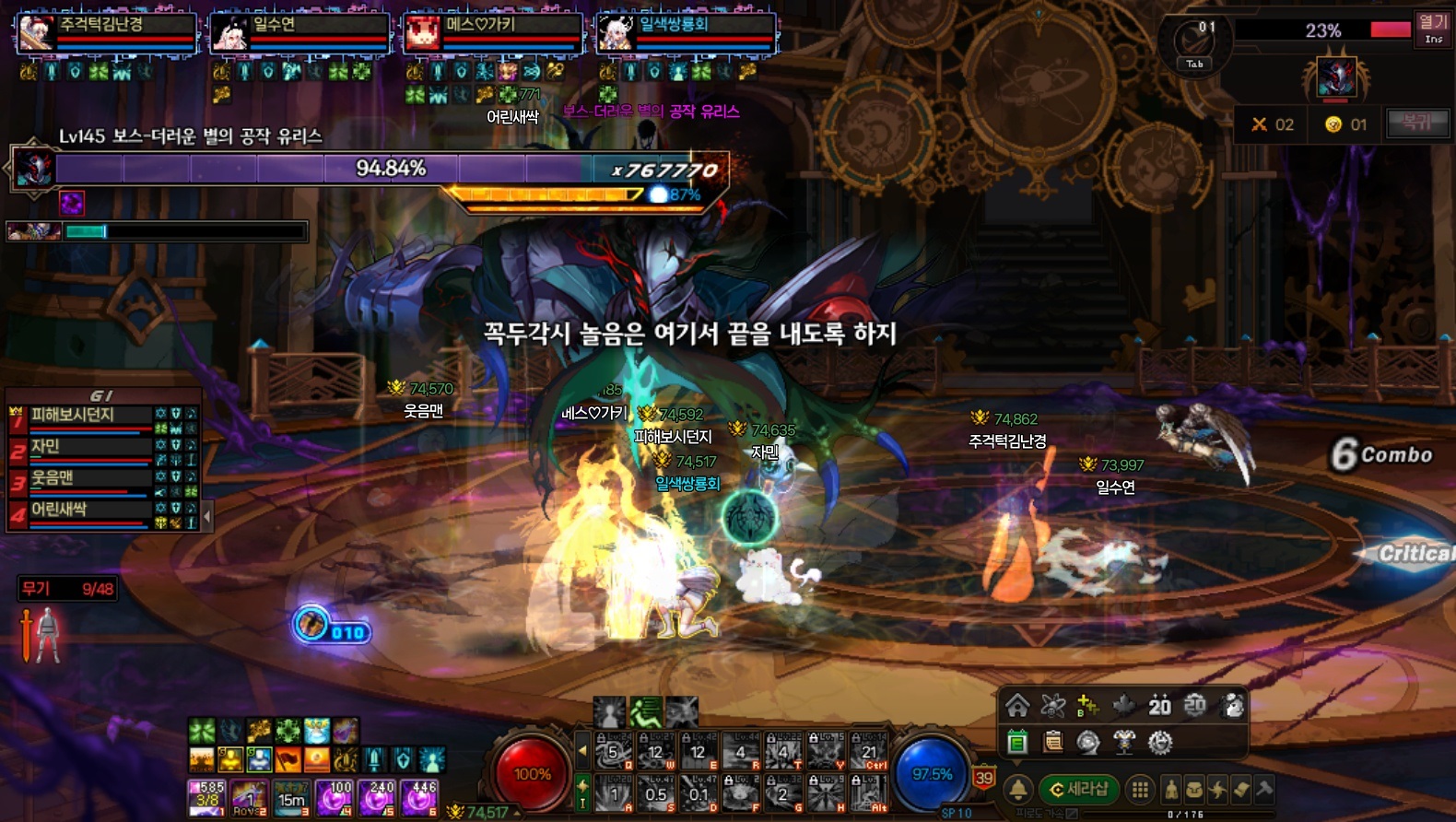Open the inventory bag icon
1456x822 pixels.
[1194, 789]
